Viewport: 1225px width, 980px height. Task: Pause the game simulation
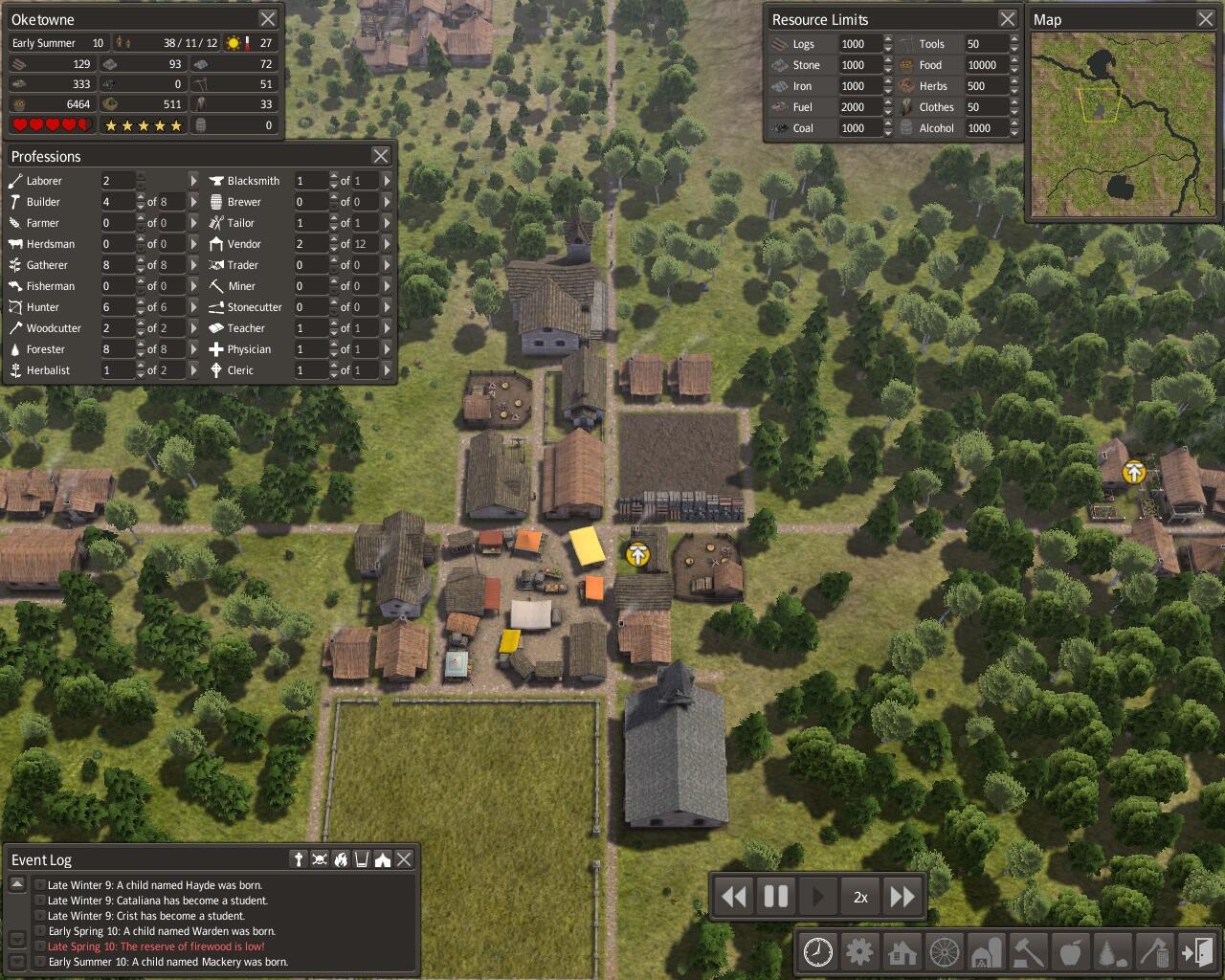coord(776,897)
